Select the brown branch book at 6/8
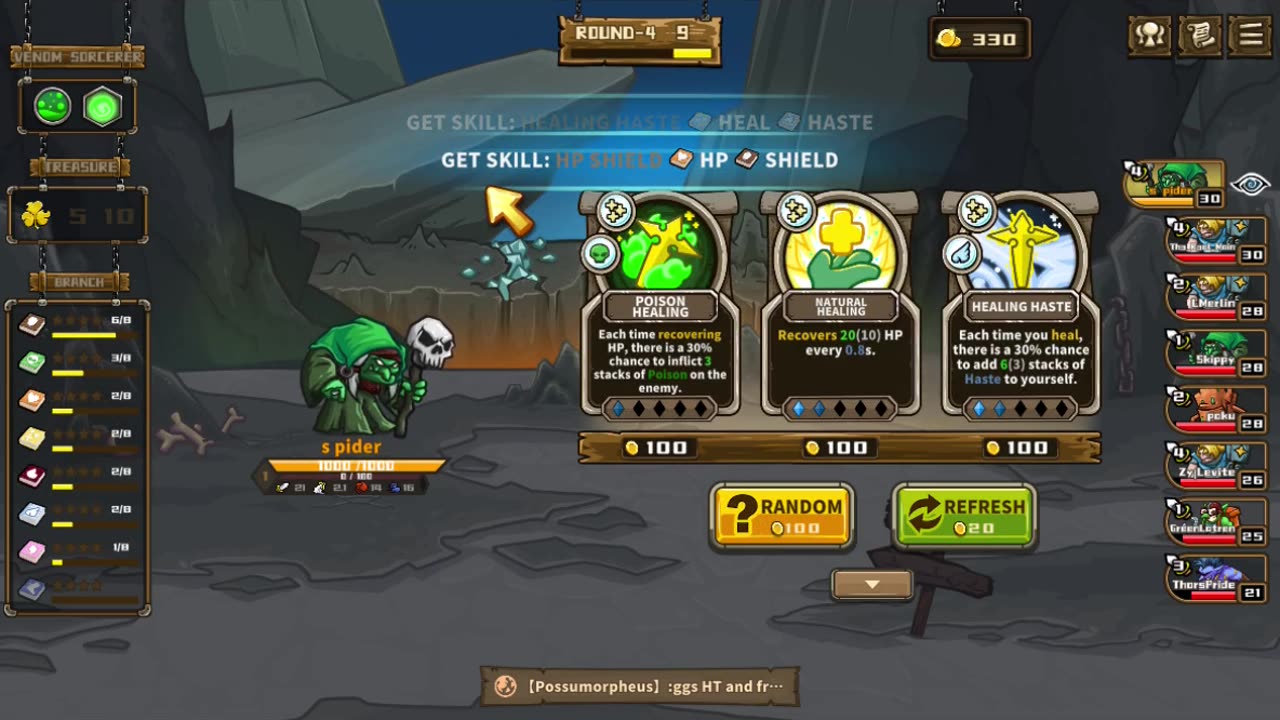 point(33,324)
